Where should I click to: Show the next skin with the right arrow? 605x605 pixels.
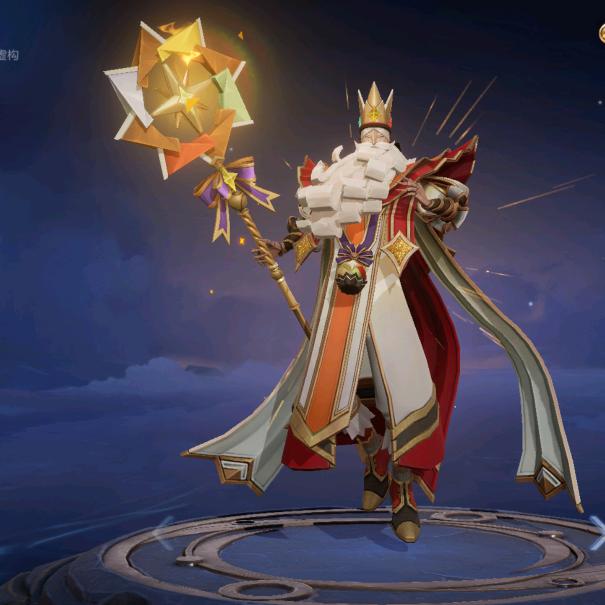click(597, 531)
